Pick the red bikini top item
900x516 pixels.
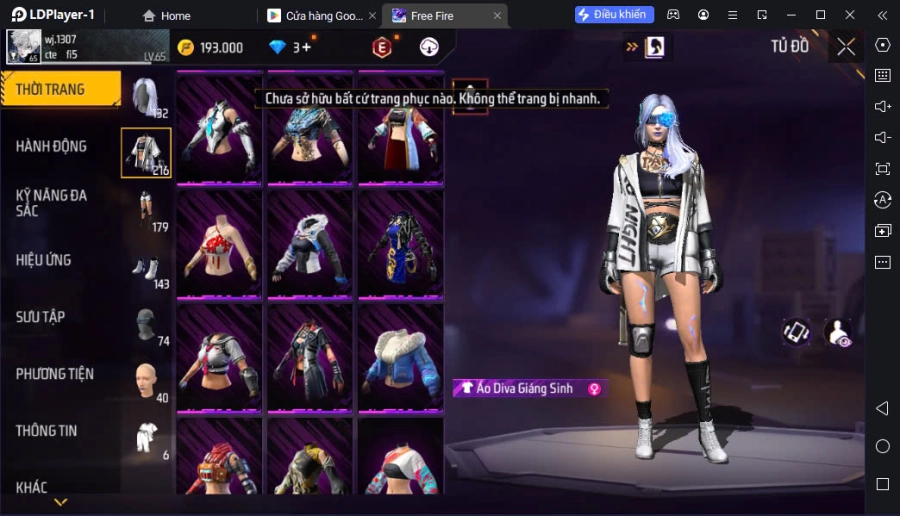(x=219, y=243)
